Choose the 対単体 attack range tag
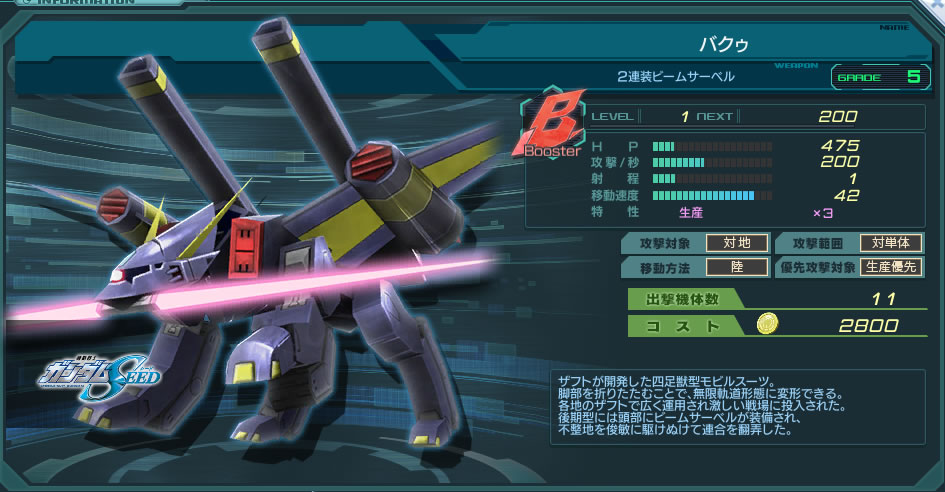The height and width of the screenshot is (492, 945). 891,243
